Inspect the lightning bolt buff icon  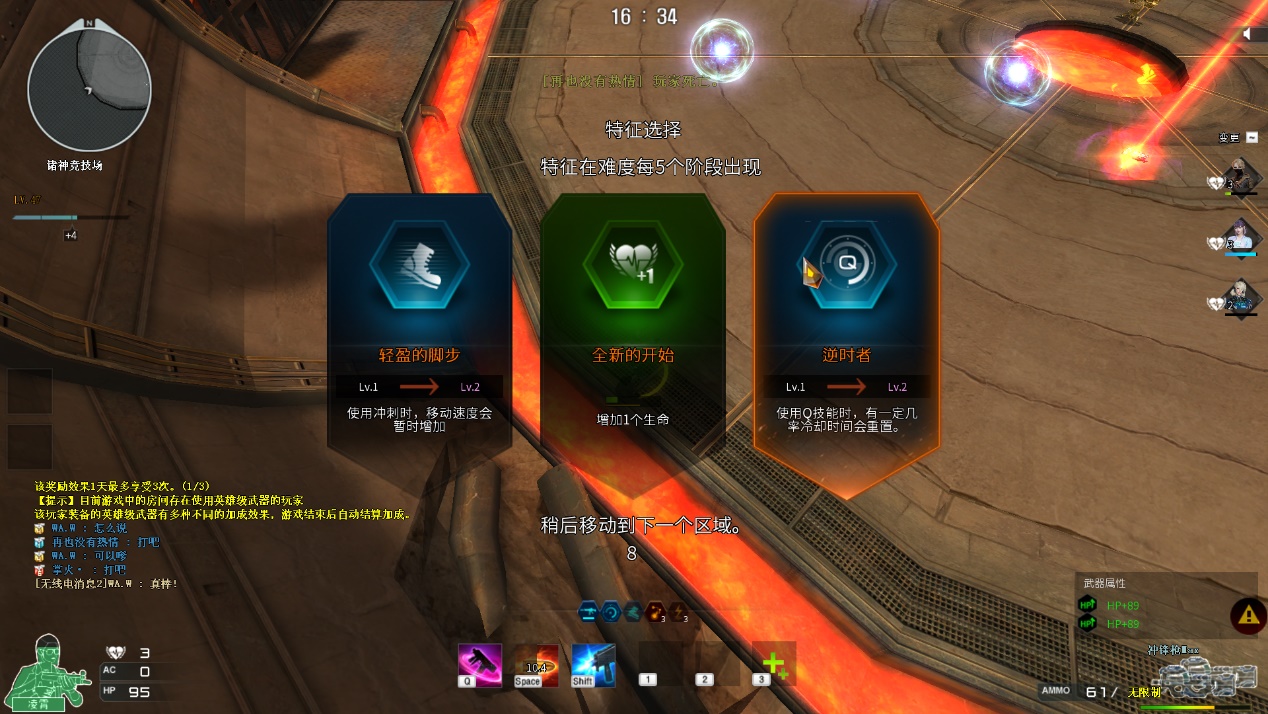click(678, 612)
